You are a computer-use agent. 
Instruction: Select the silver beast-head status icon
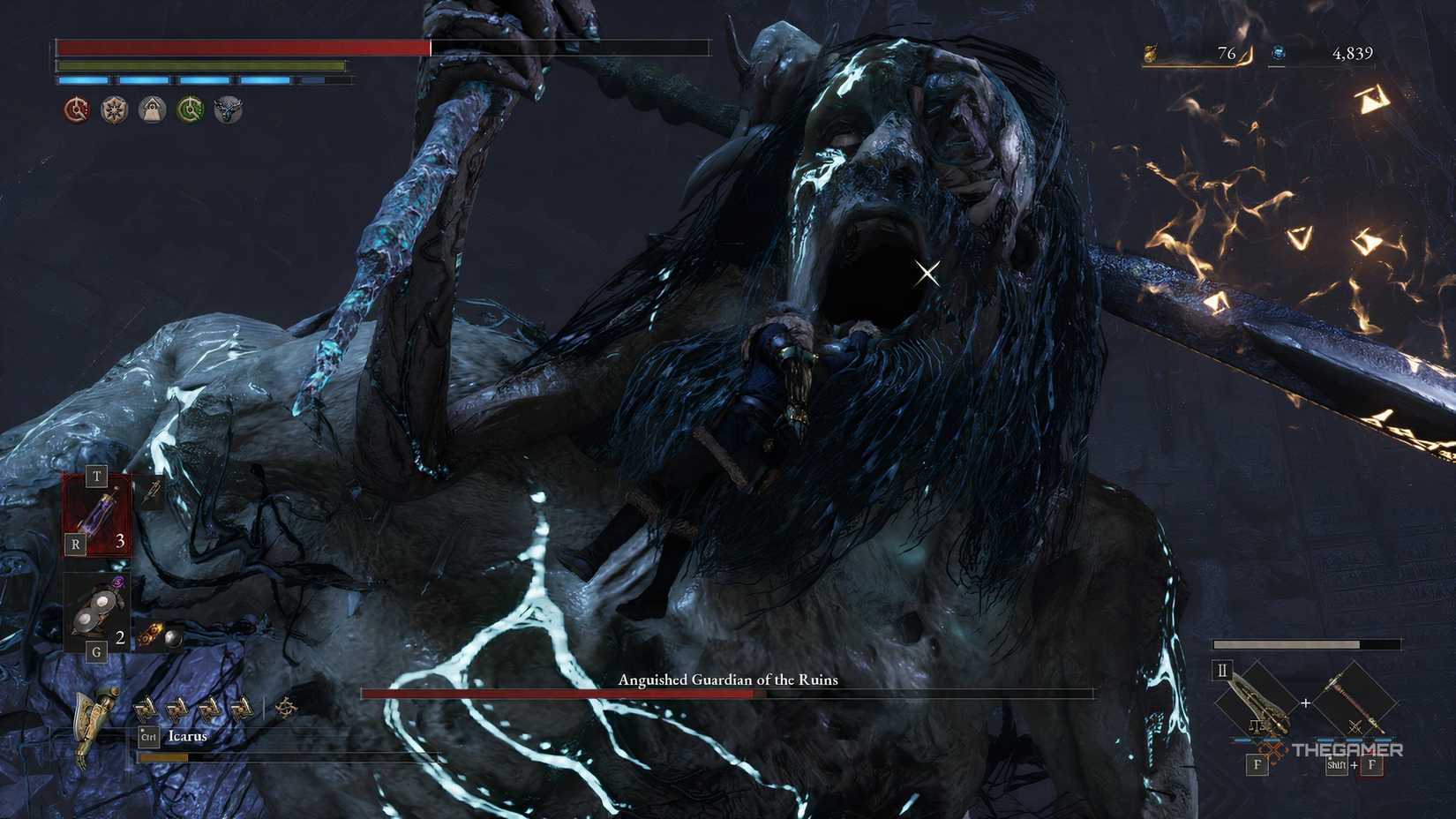(228, 111)
